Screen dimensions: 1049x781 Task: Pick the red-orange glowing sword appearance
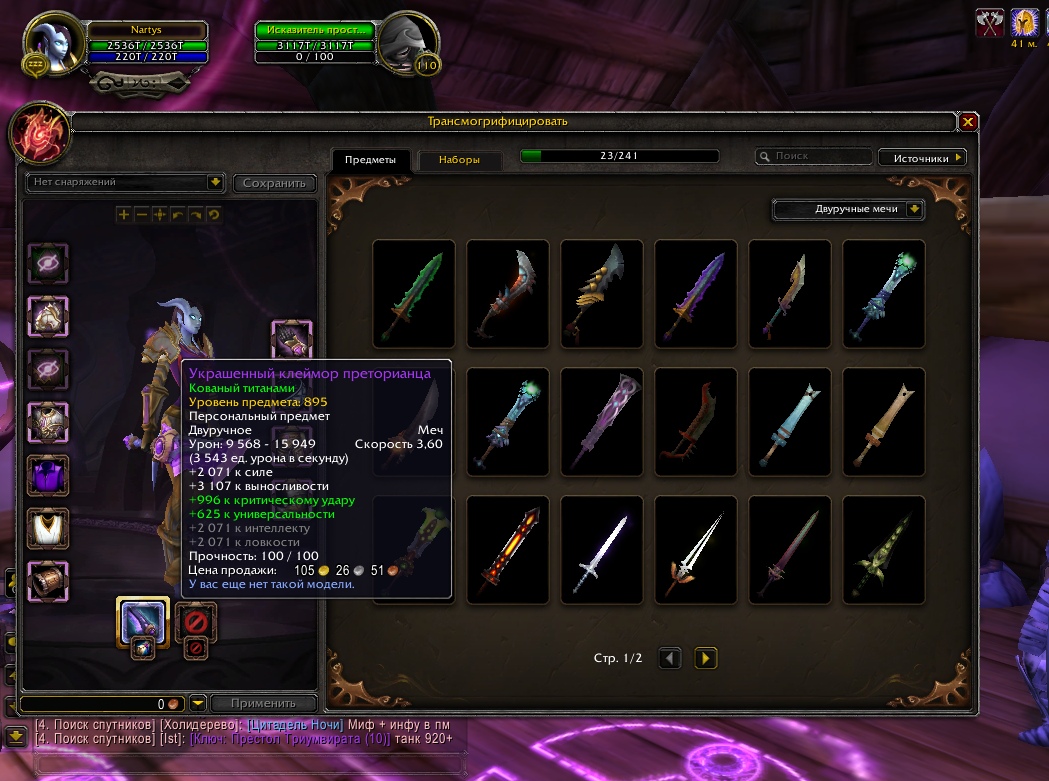(507, 549)
